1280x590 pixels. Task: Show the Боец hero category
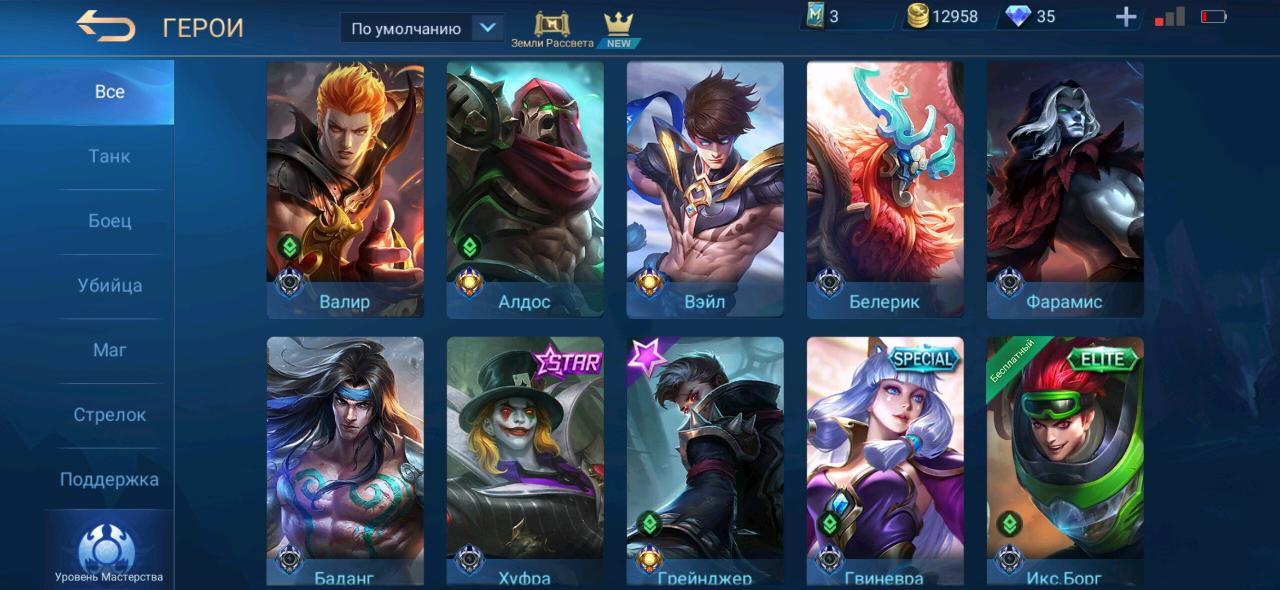click(109, 221)
